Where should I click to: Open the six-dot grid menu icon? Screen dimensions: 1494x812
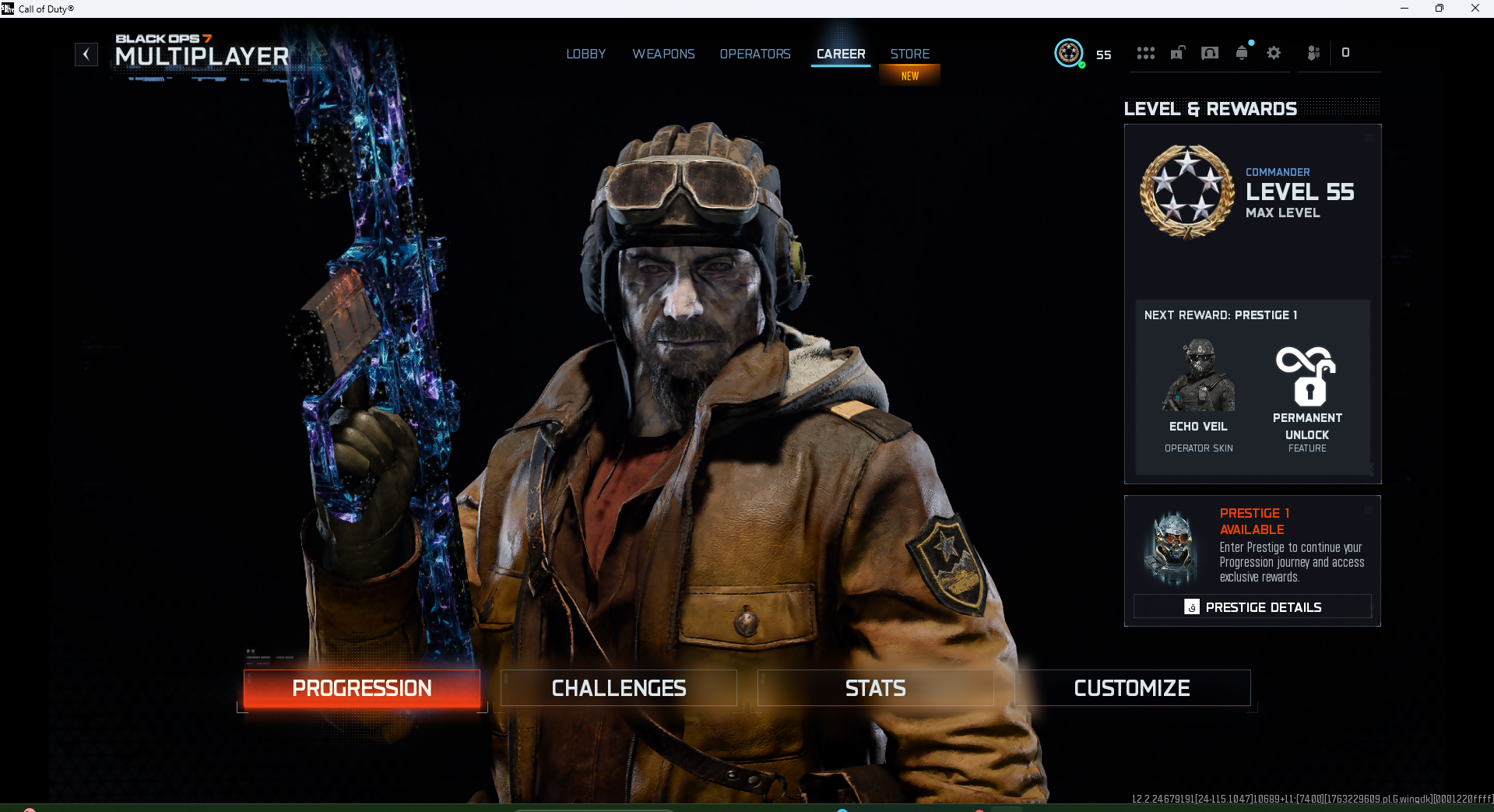[x=1145, y=53]
